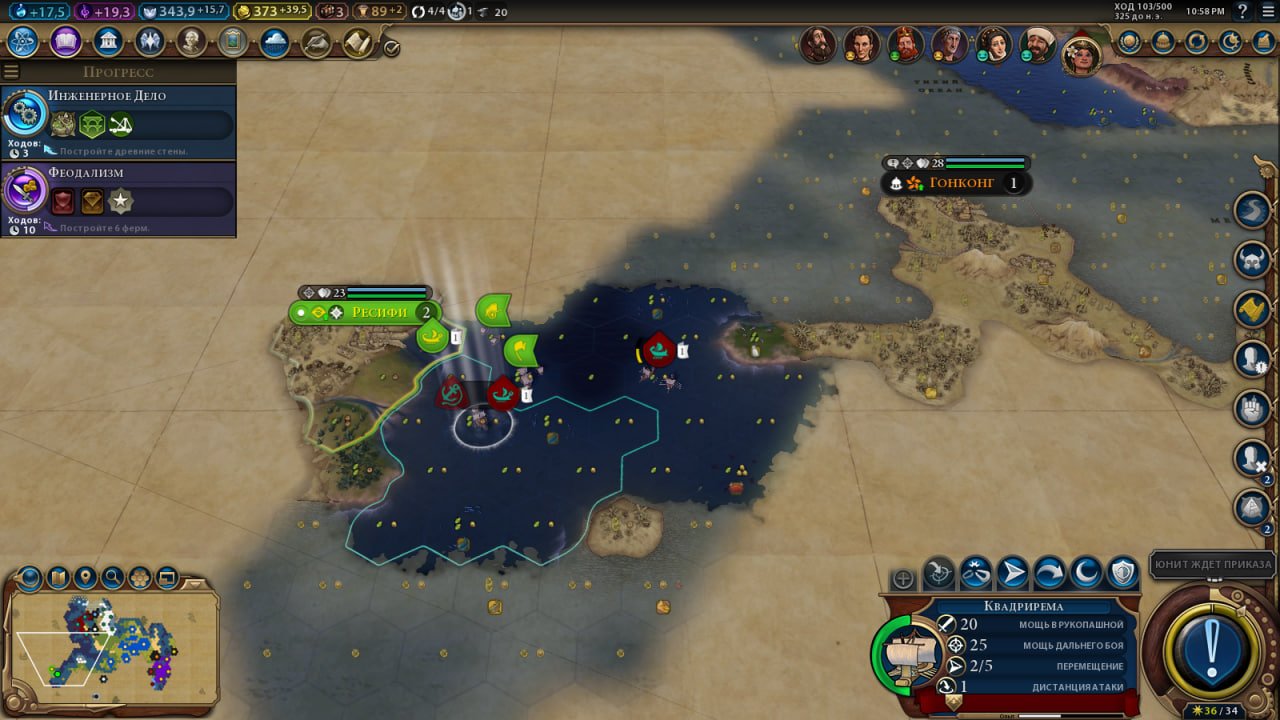Choose the shield fortify unit action
The width and height of the screenshot is (1280, 720).
[x=1123, y=573]
